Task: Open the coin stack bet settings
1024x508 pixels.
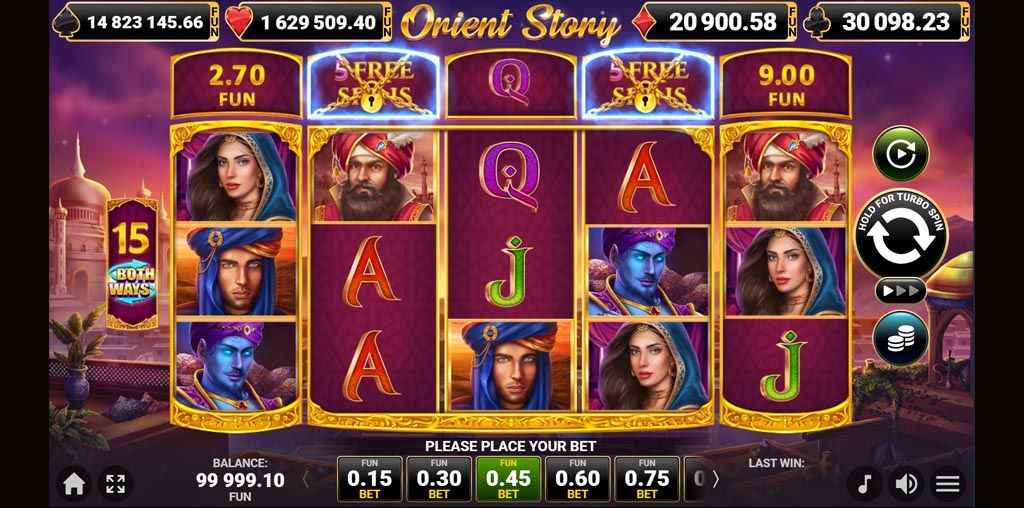Action: [900, 338]
